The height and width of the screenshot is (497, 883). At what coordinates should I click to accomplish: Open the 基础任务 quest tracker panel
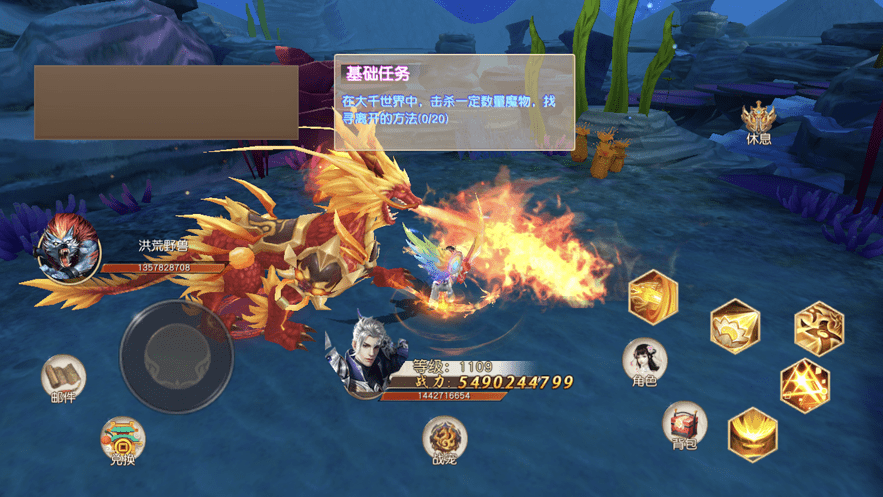[454, 101]
